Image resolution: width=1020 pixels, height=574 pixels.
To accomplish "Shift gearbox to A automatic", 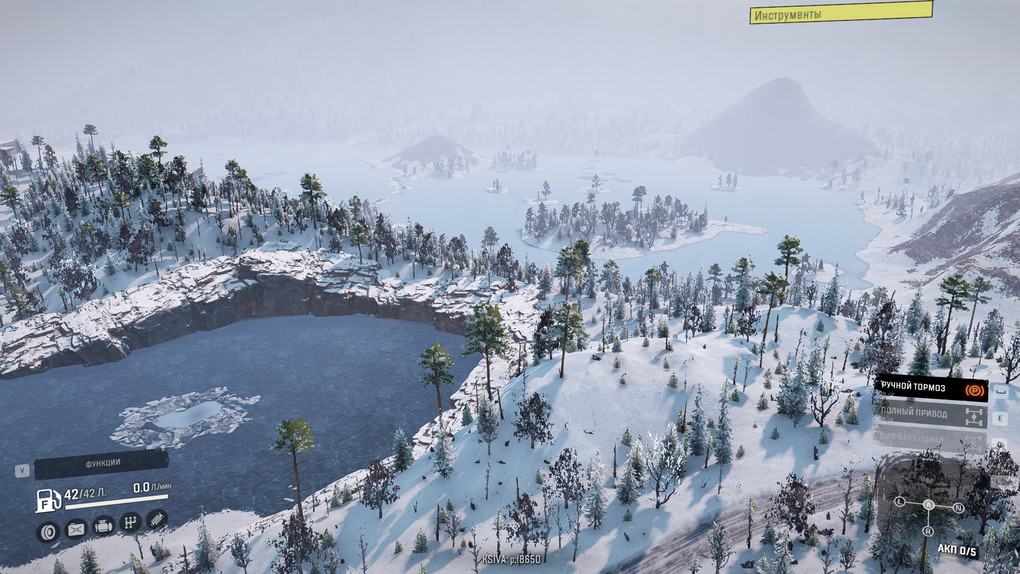I will click(x=928, y=505).
